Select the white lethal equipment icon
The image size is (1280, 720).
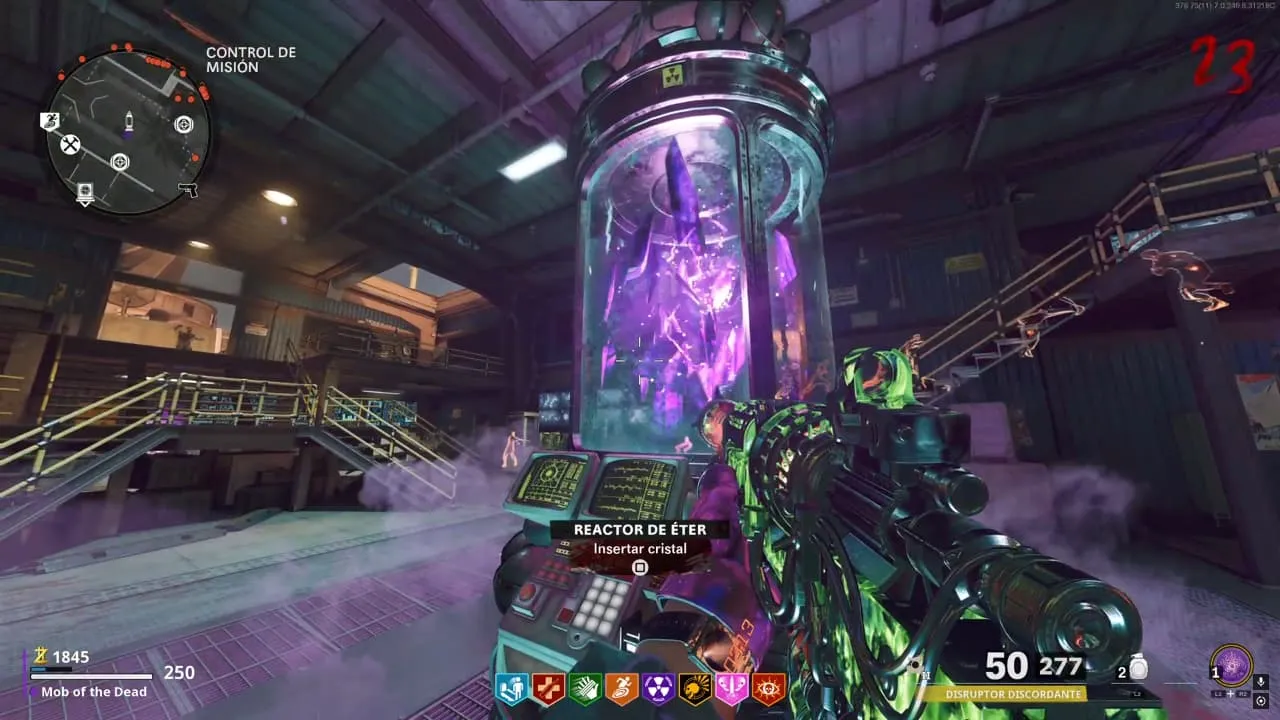(1139, 668)
